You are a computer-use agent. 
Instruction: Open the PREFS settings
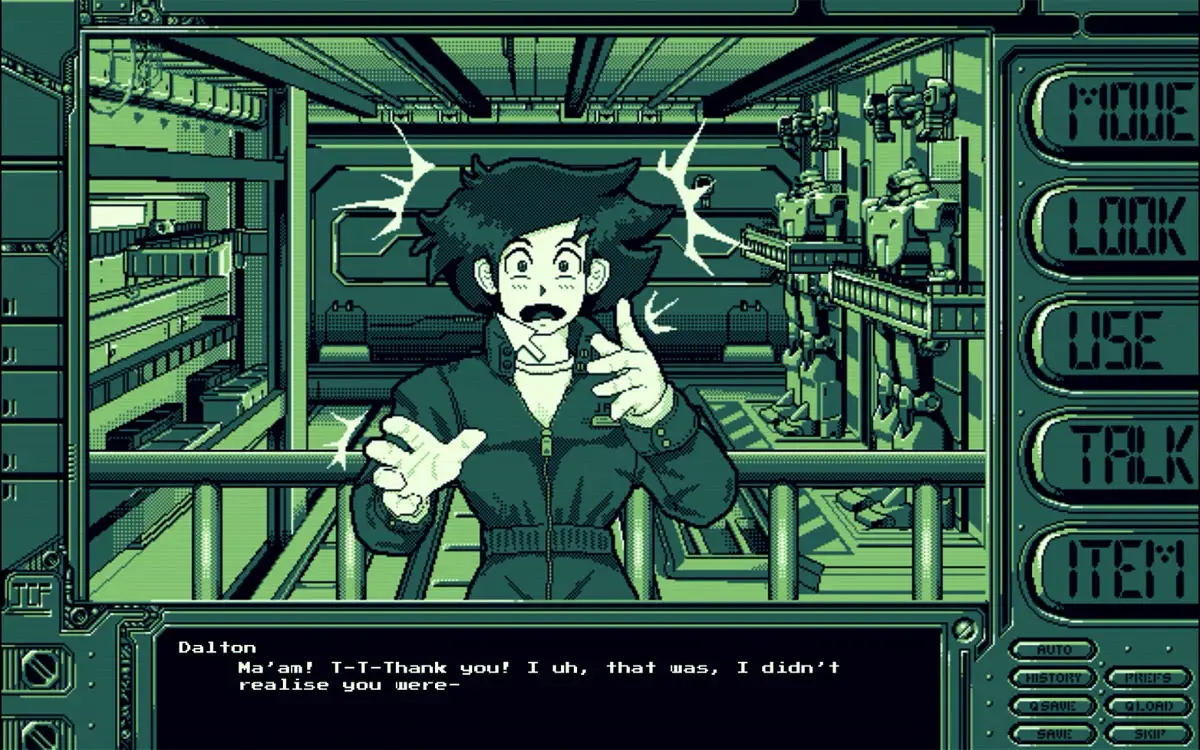pos(1148,678)
